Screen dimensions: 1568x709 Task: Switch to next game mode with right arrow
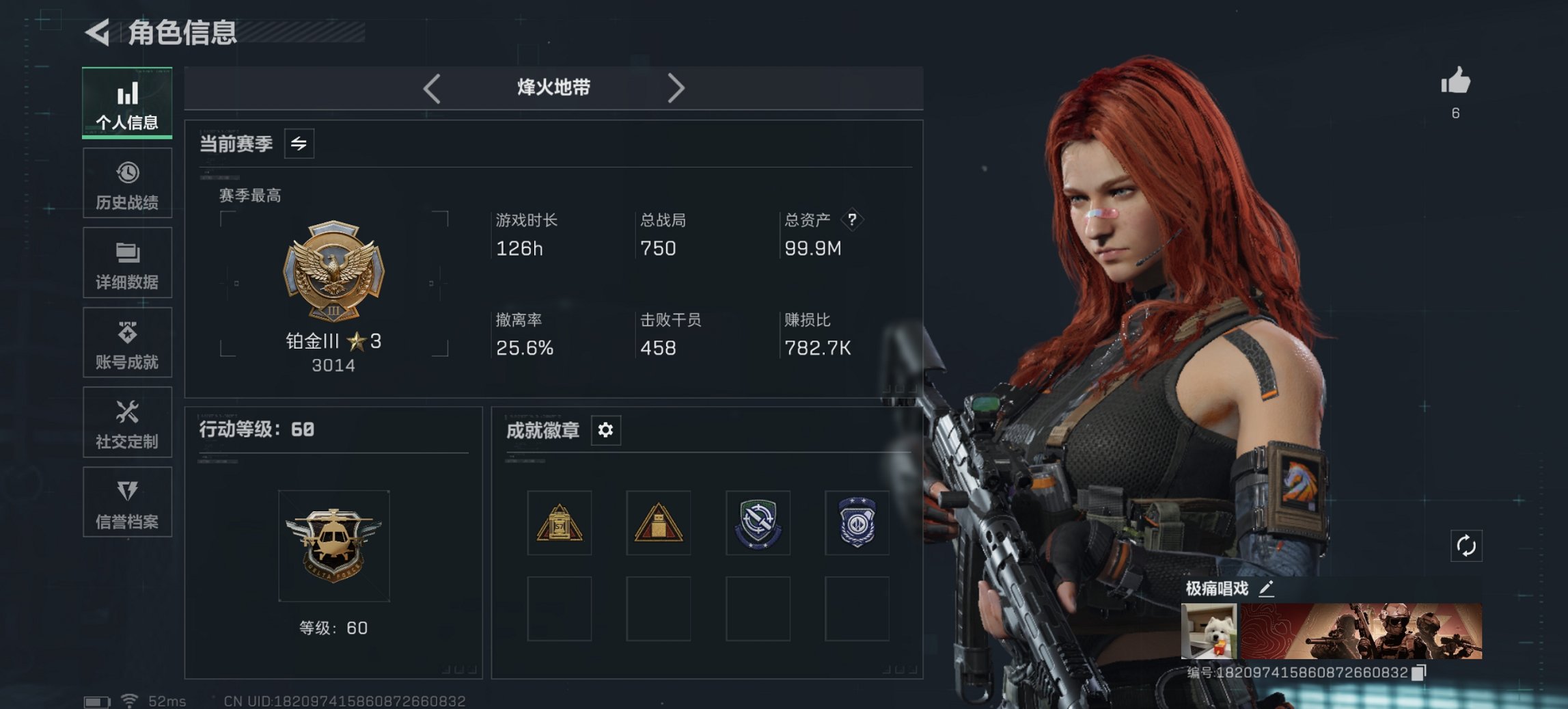click(x=677, y=88)
